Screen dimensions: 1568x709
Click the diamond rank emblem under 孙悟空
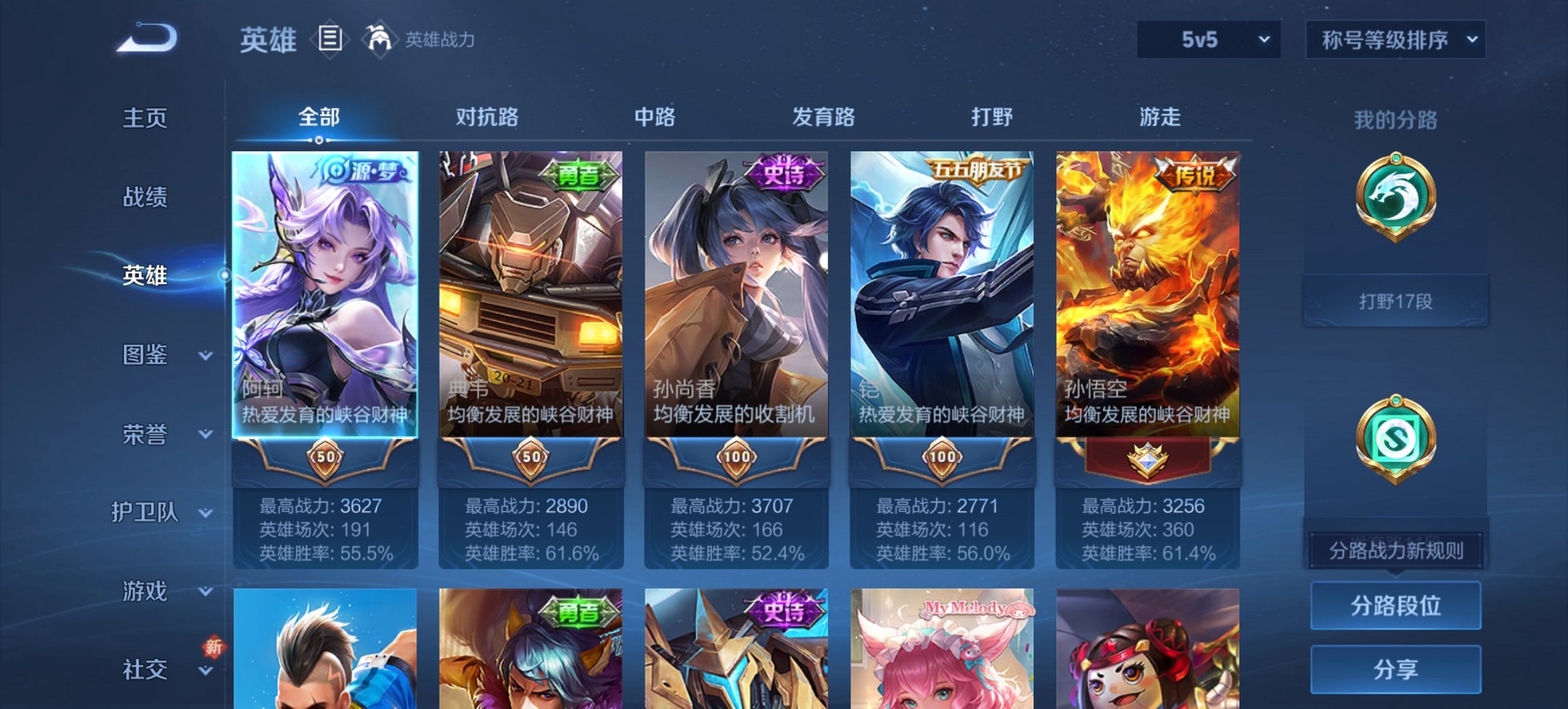1148,457
